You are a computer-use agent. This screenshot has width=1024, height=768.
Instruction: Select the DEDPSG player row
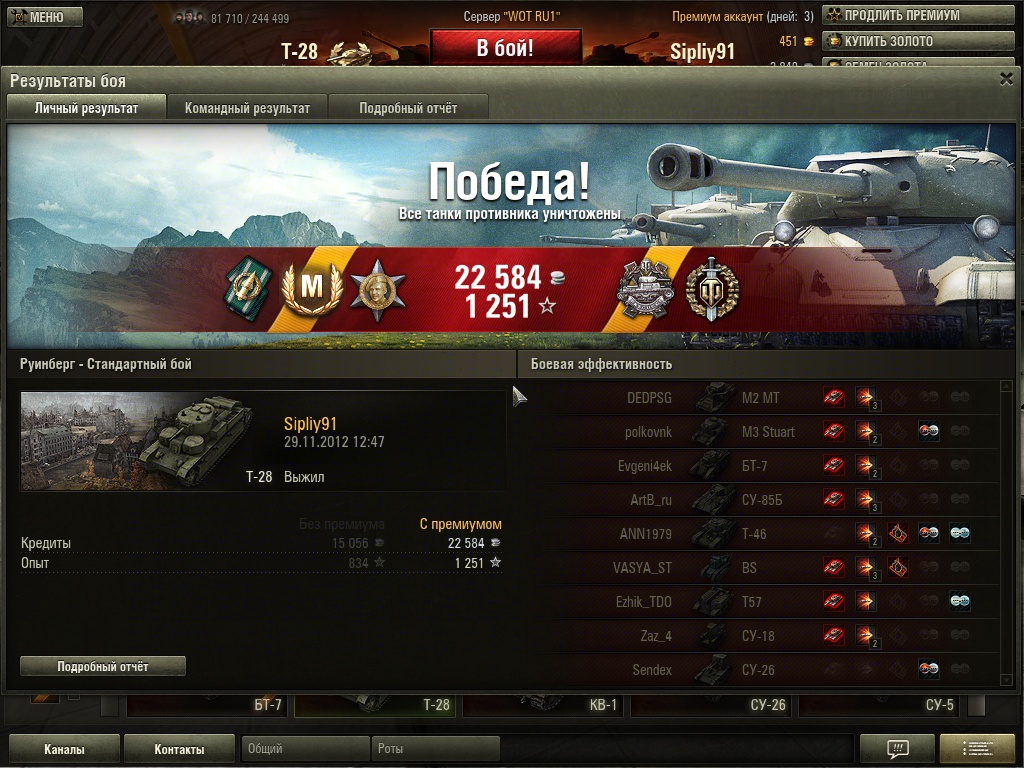[700, 398]
